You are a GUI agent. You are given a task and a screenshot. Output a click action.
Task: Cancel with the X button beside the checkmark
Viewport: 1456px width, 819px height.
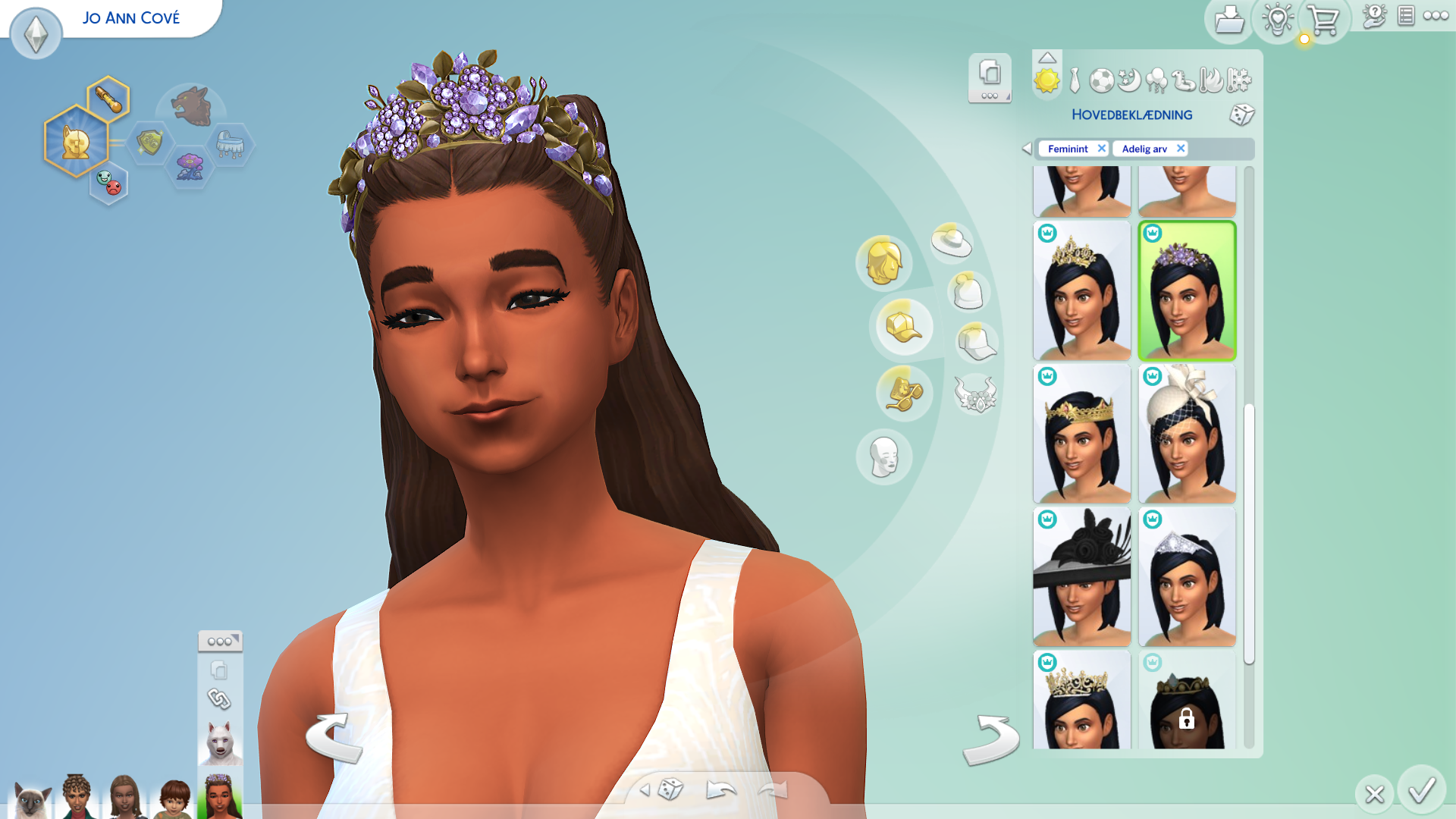[1374, 794]
